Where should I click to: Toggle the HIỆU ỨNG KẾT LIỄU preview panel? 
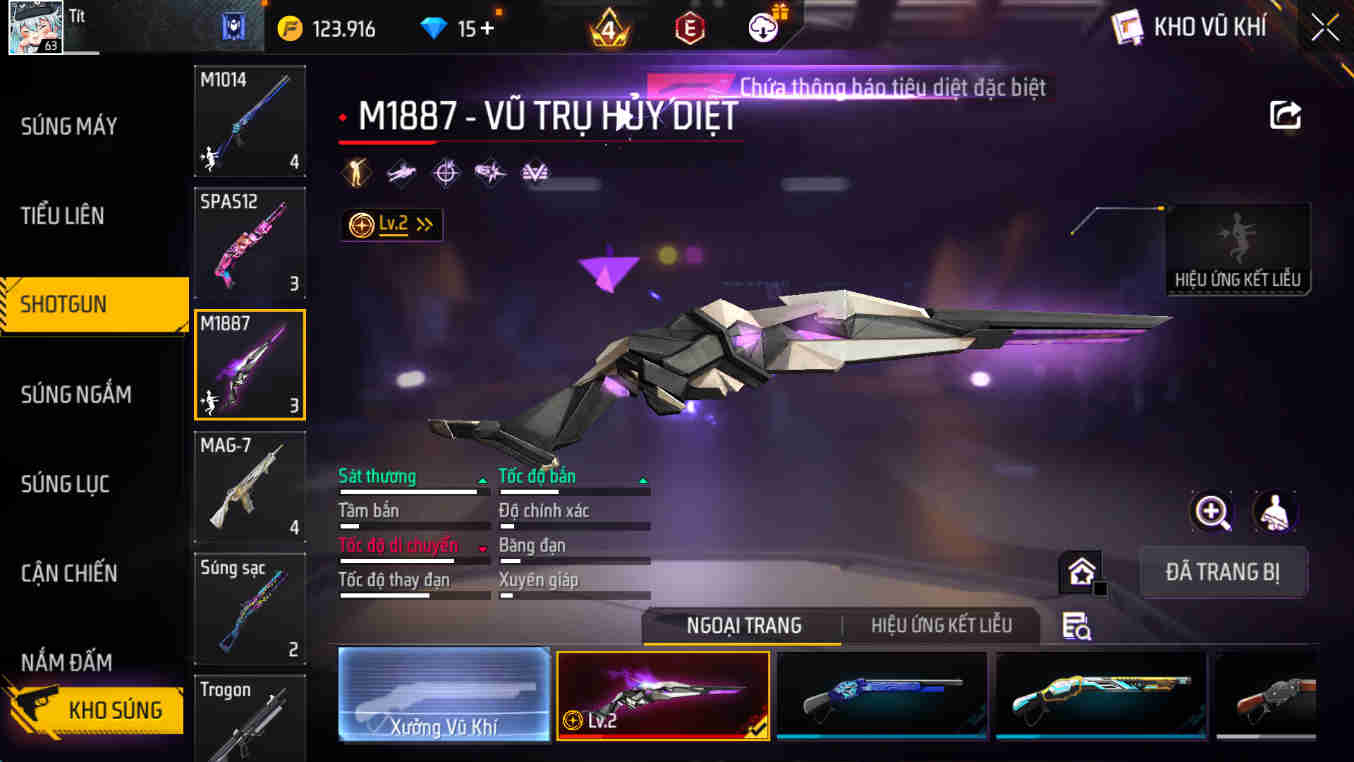pos(1237,248)
